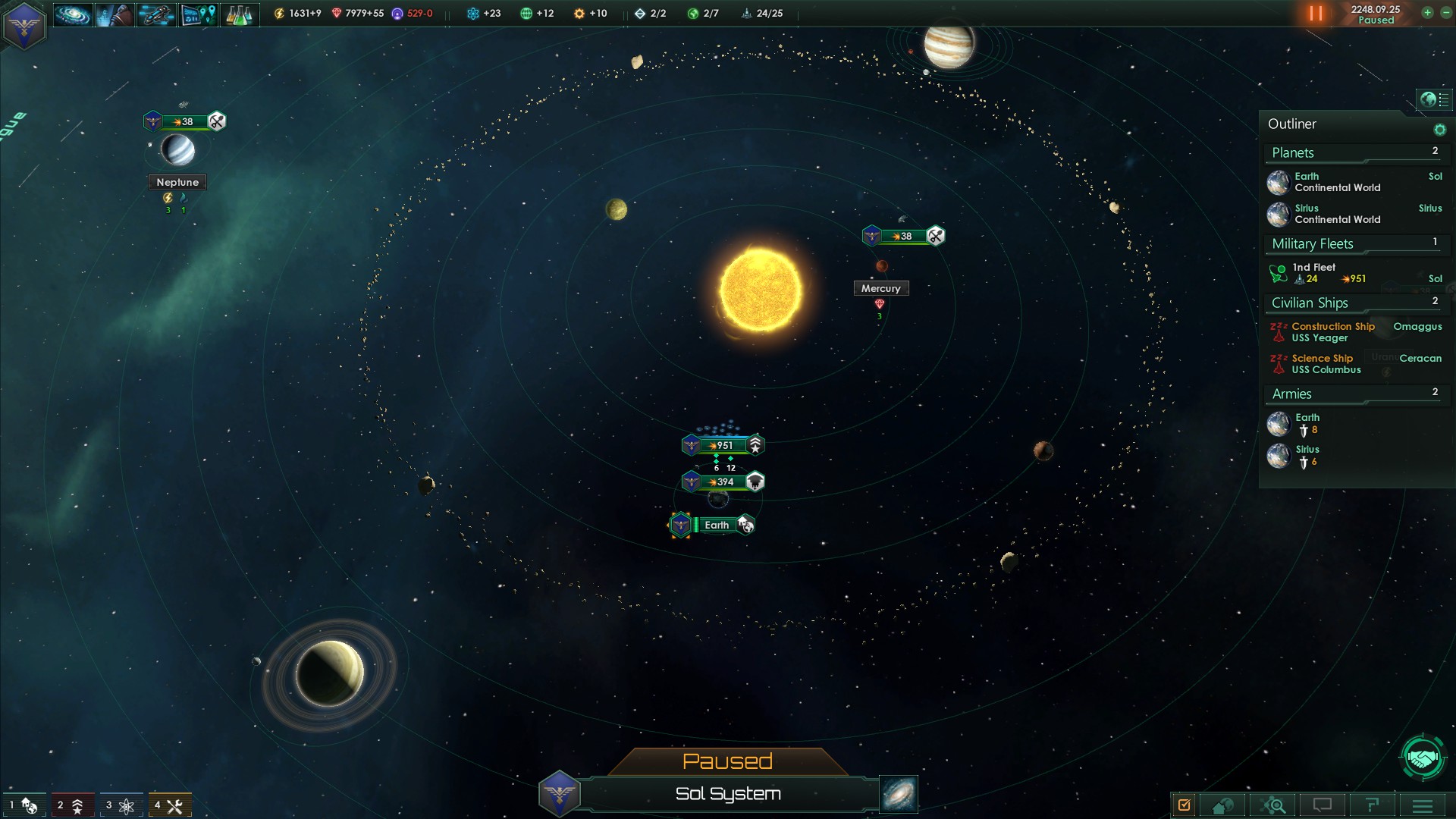Select the 951 power fleet marker
1456x819 pixels.
coord(722,445)
